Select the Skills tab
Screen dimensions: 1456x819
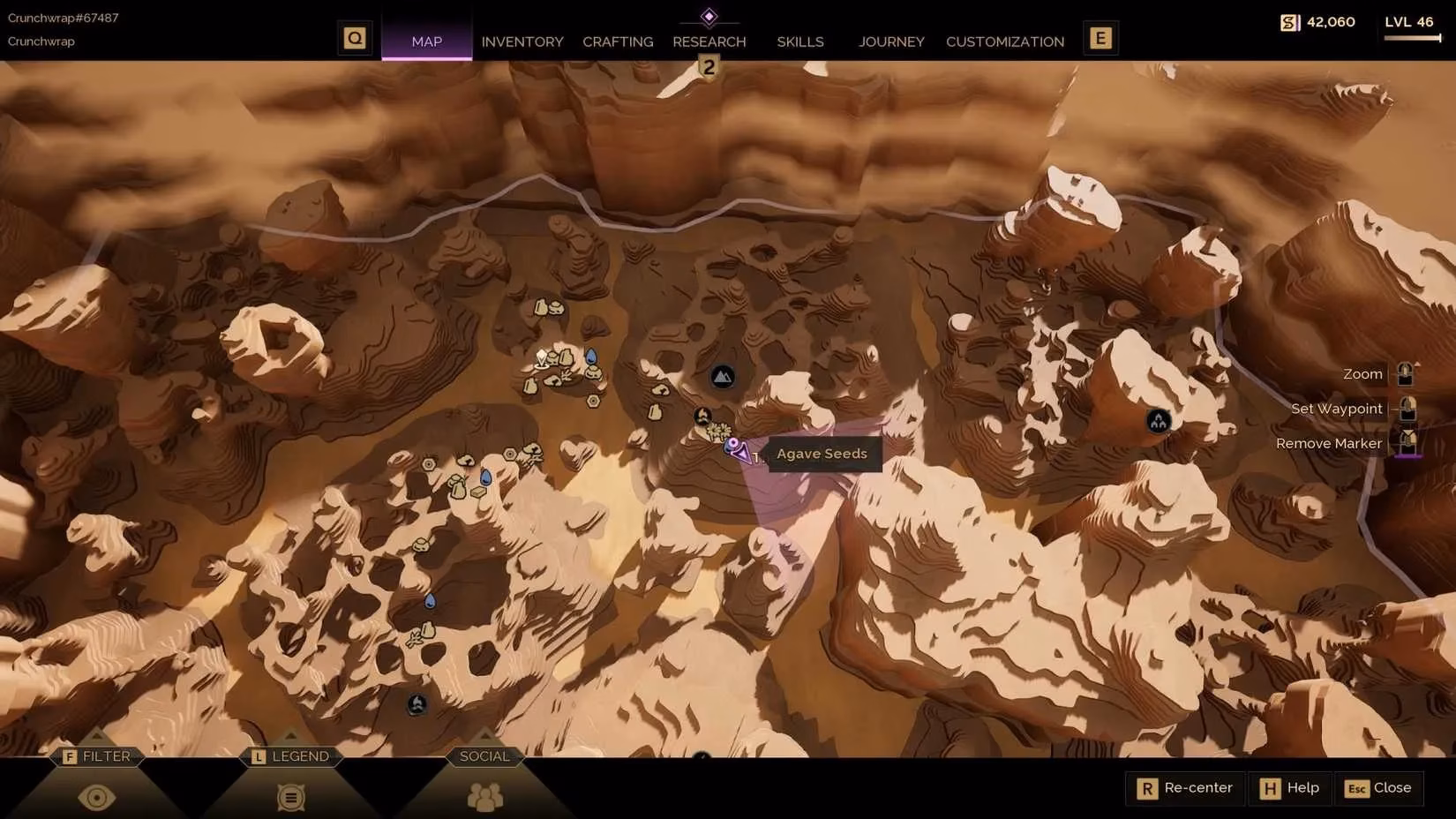click(799, 41)
